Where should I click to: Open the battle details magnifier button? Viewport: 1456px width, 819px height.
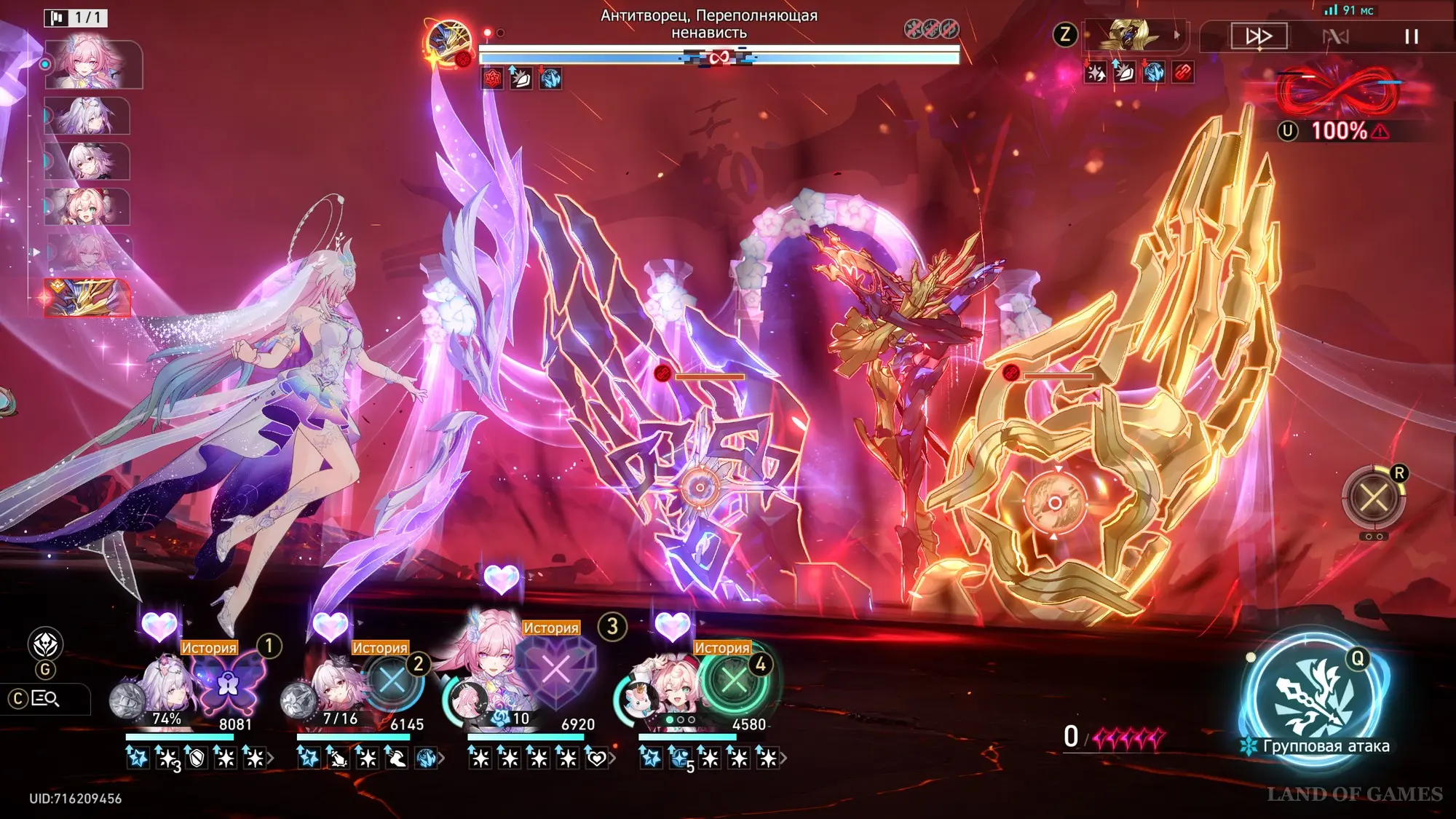45,699
